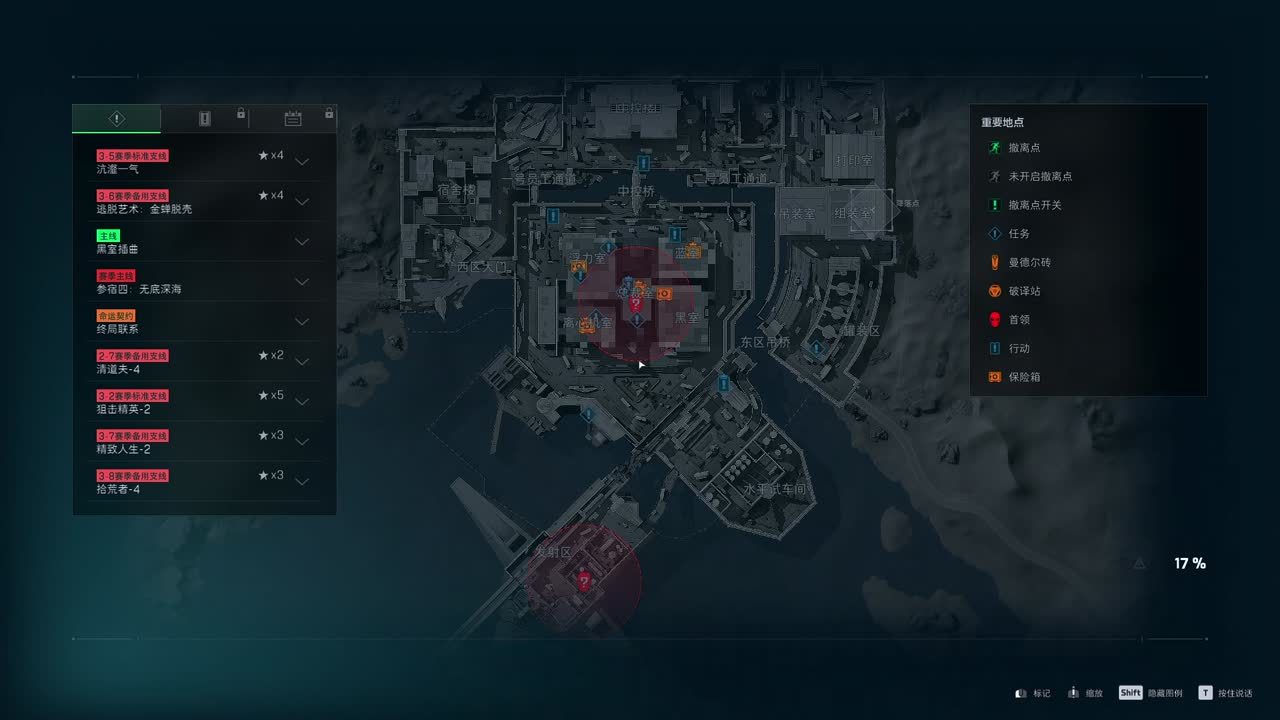1280x720 pixels.
Task: Click the 撤离点 legend entry
Action: click(x=1025, y=148)
